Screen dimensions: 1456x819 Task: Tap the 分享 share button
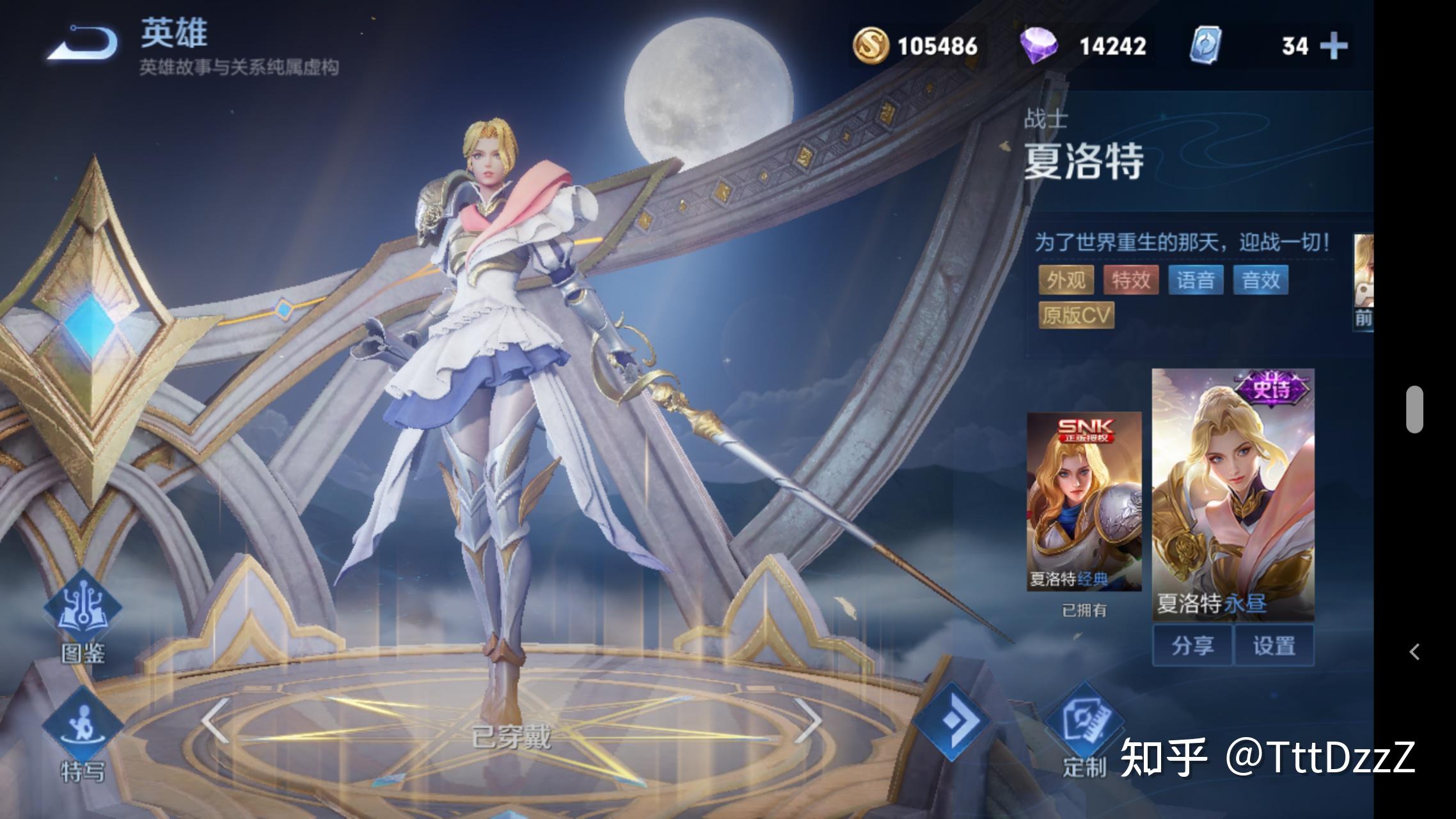click(x=1192, y=646)
